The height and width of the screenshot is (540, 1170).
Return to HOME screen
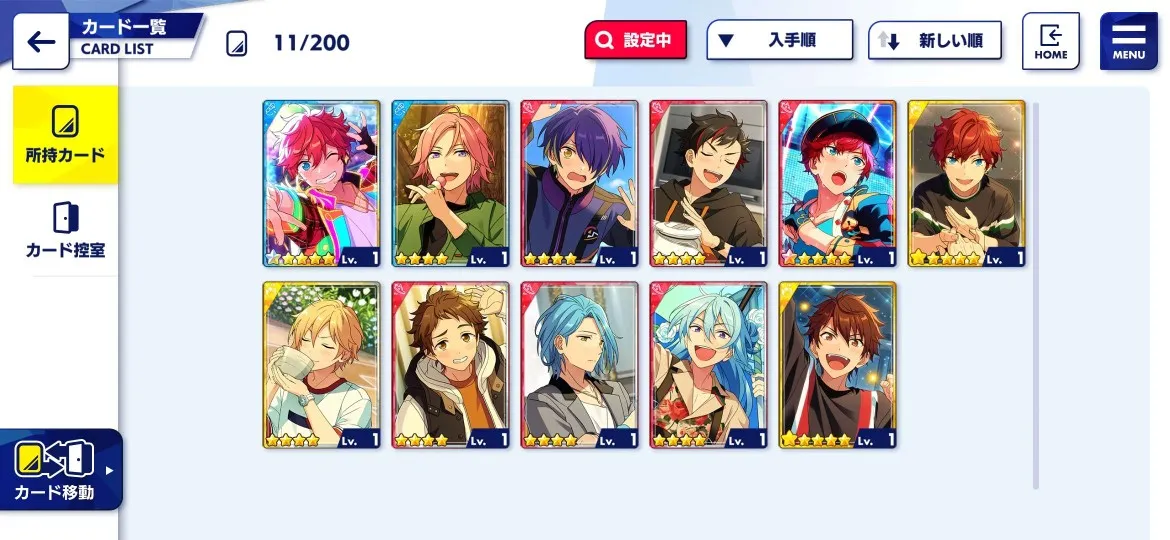pos(1050,41)
